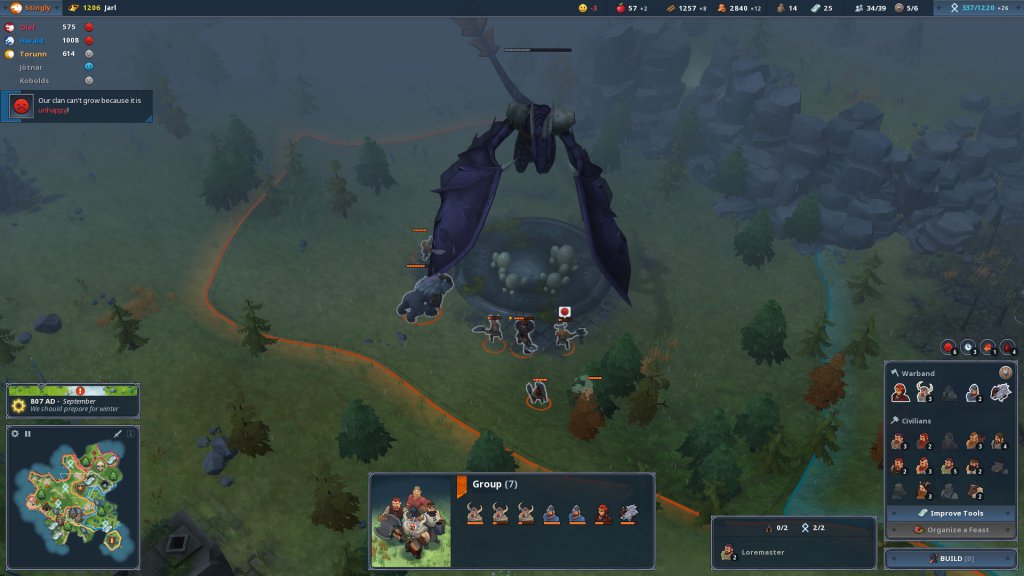Open the round shield button beside Warband
Image resolution: width=1024 pixels, height=576 pixels.
pyautogui.click(x=1006, y=373)
